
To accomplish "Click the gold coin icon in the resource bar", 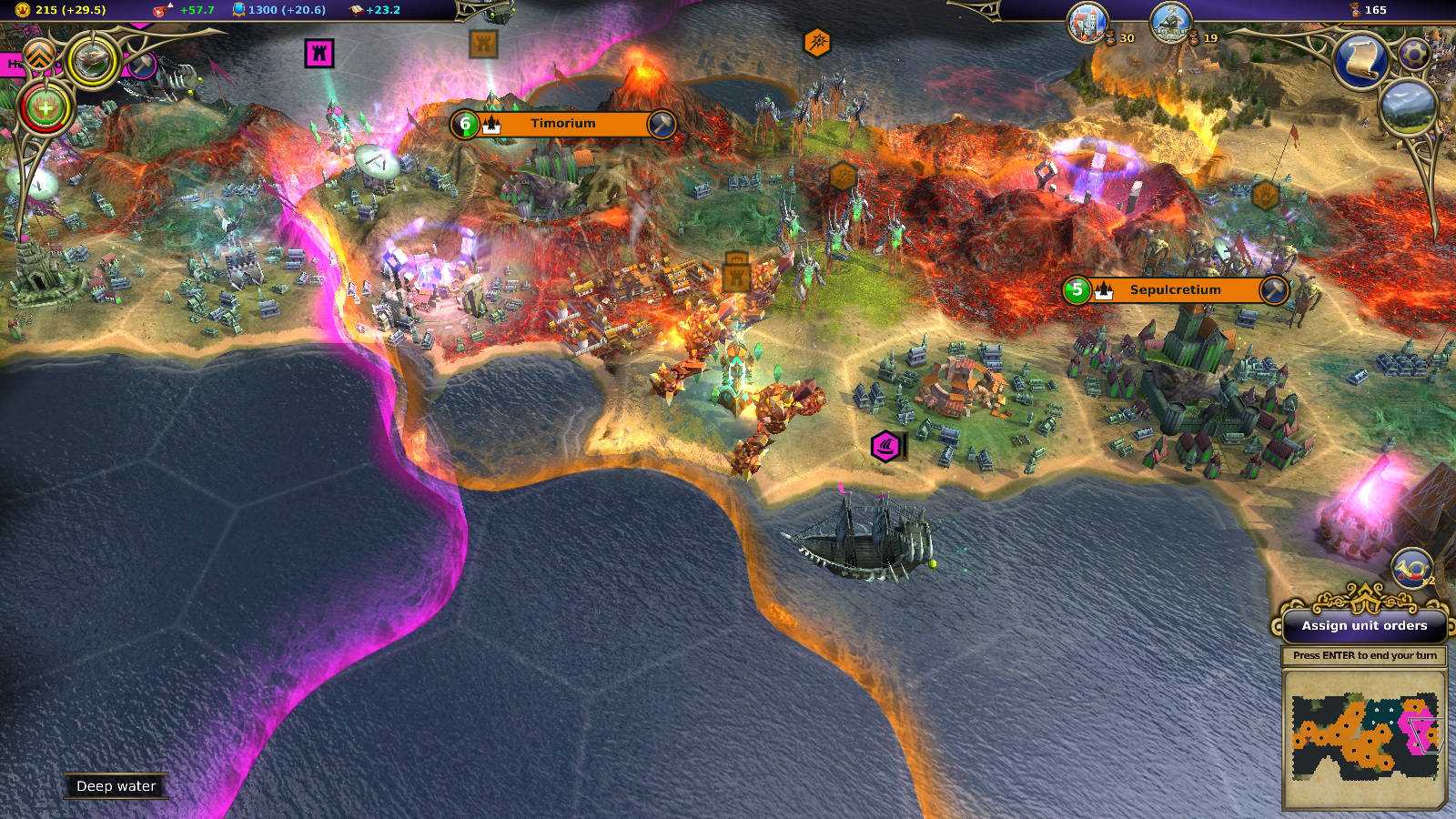I will [23, 11].
